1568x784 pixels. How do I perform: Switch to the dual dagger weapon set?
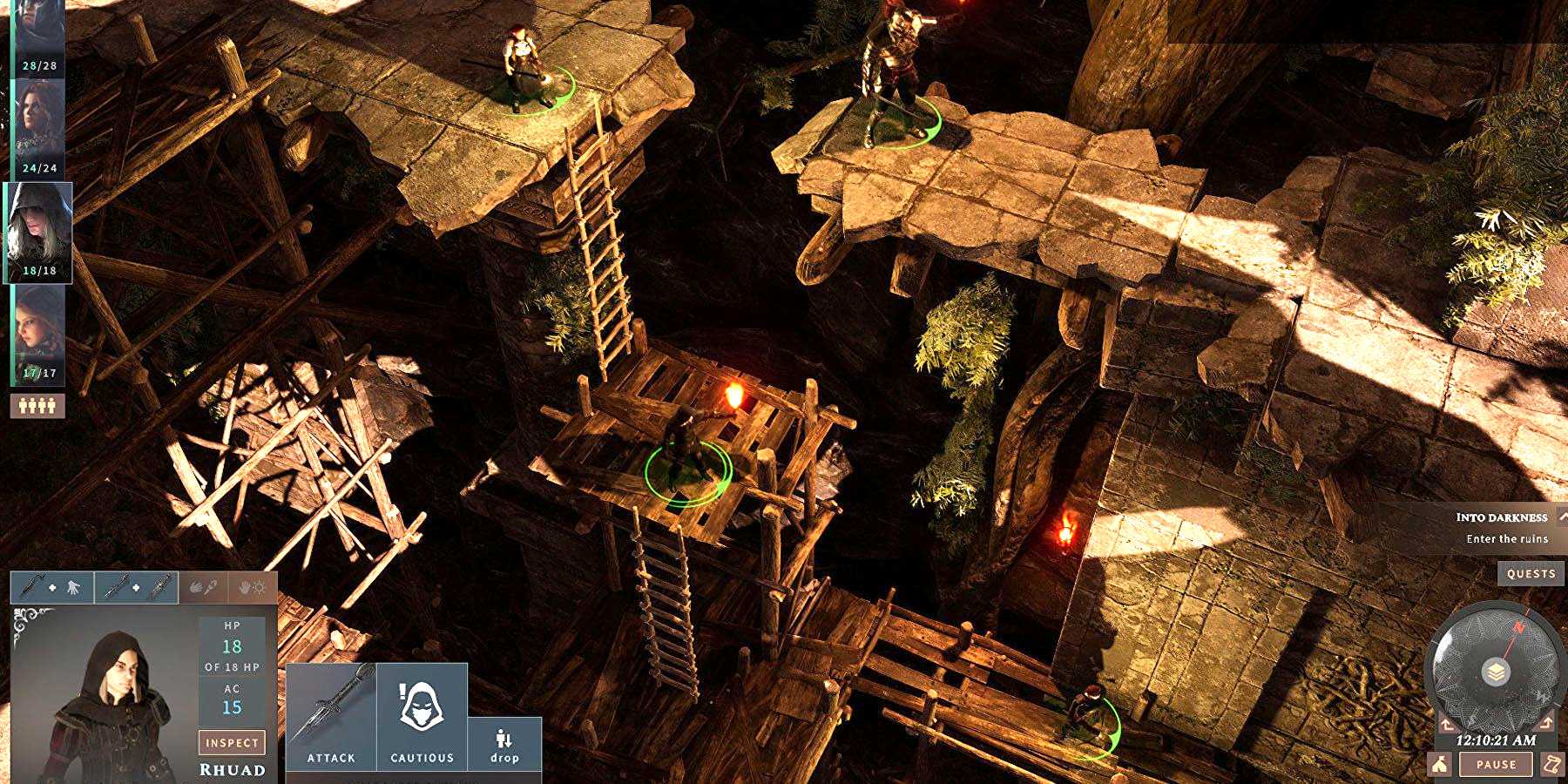pyautogui.click(x=135, y=588)
